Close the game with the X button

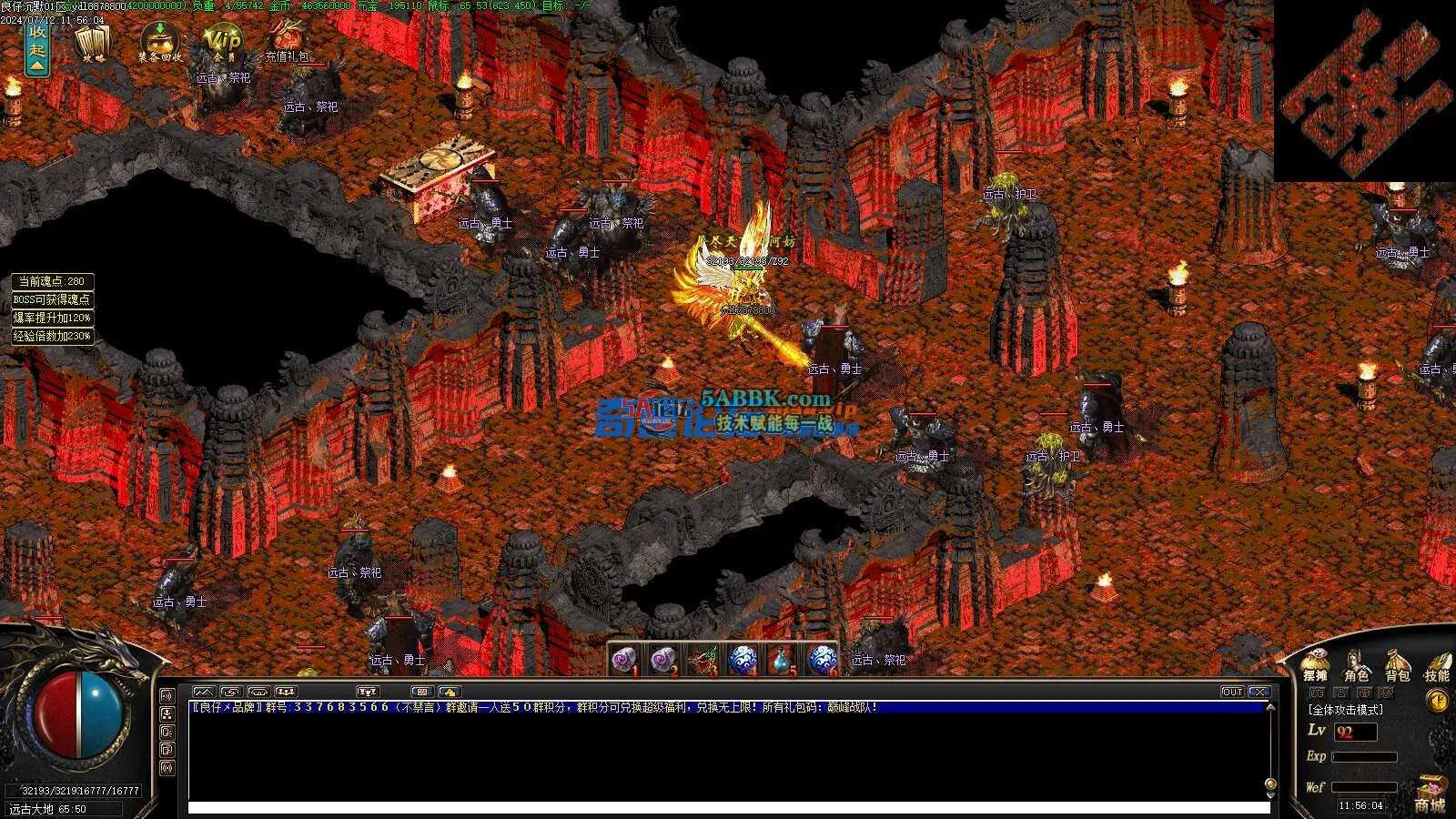[x=1259, y=692]
